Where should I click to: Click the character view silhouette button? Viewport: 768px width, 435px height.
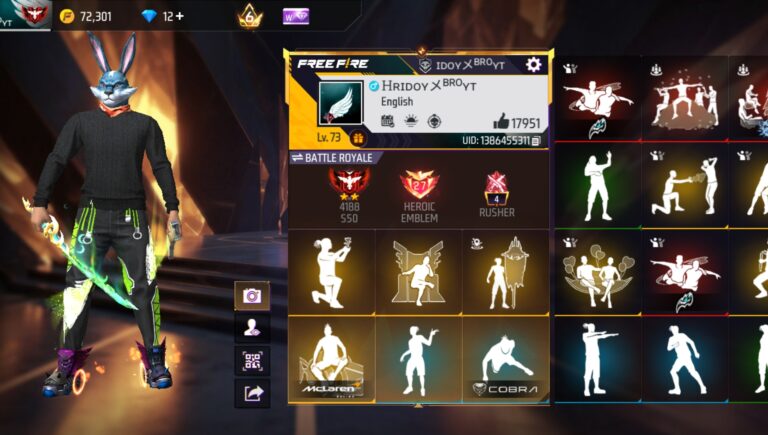coord(251,327)
